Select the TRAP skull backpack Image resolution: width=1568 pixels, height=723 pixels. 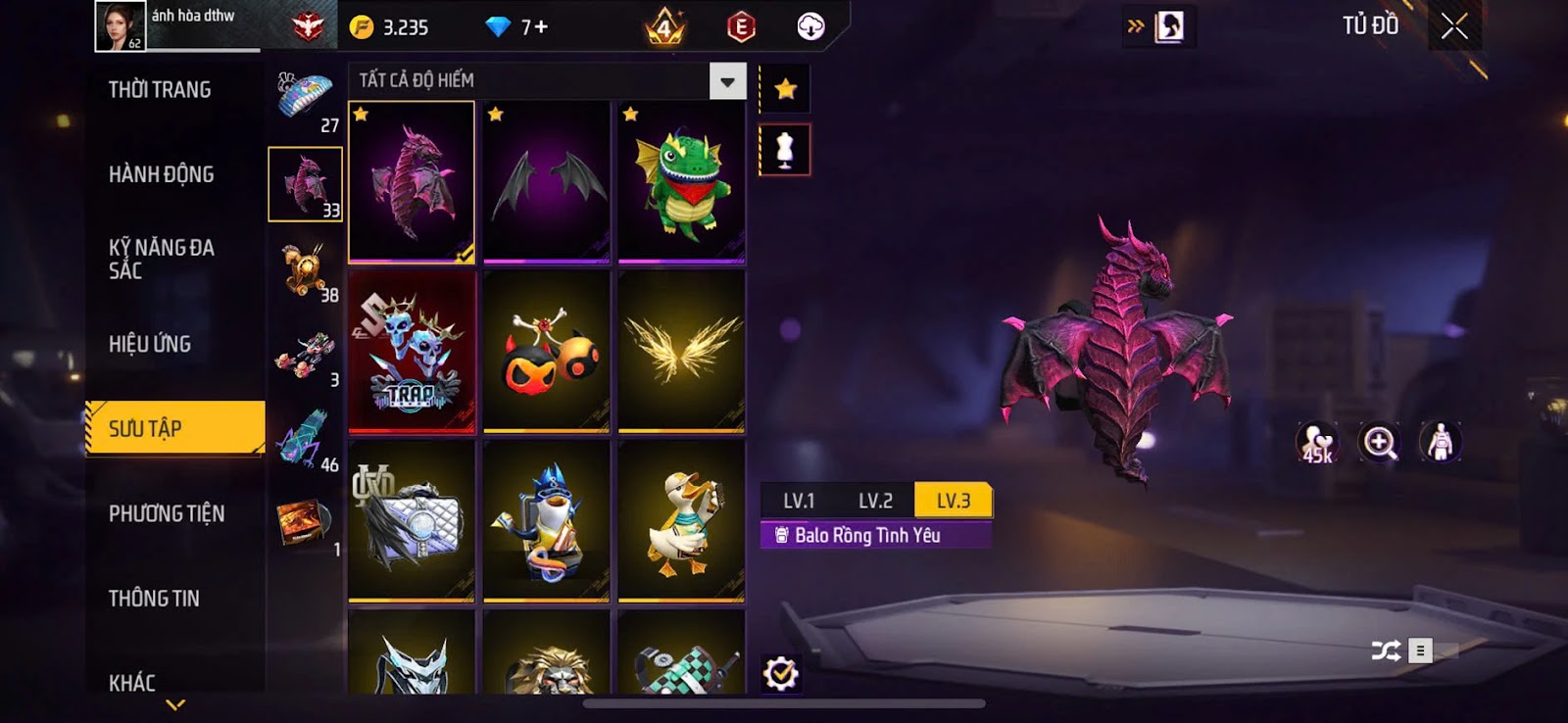pyautogui.click(x=412, y=351)
